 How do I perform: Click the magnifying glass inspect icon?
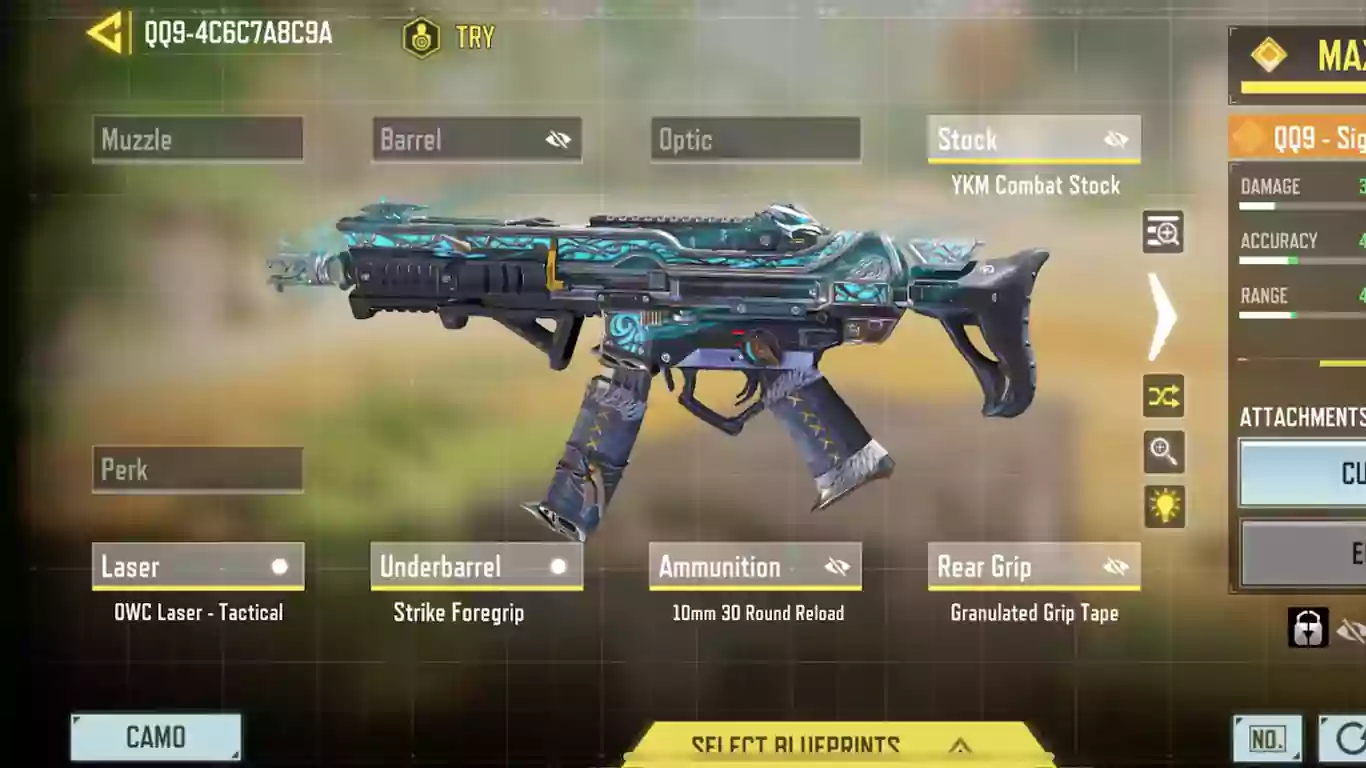[x=1163, y=452]
